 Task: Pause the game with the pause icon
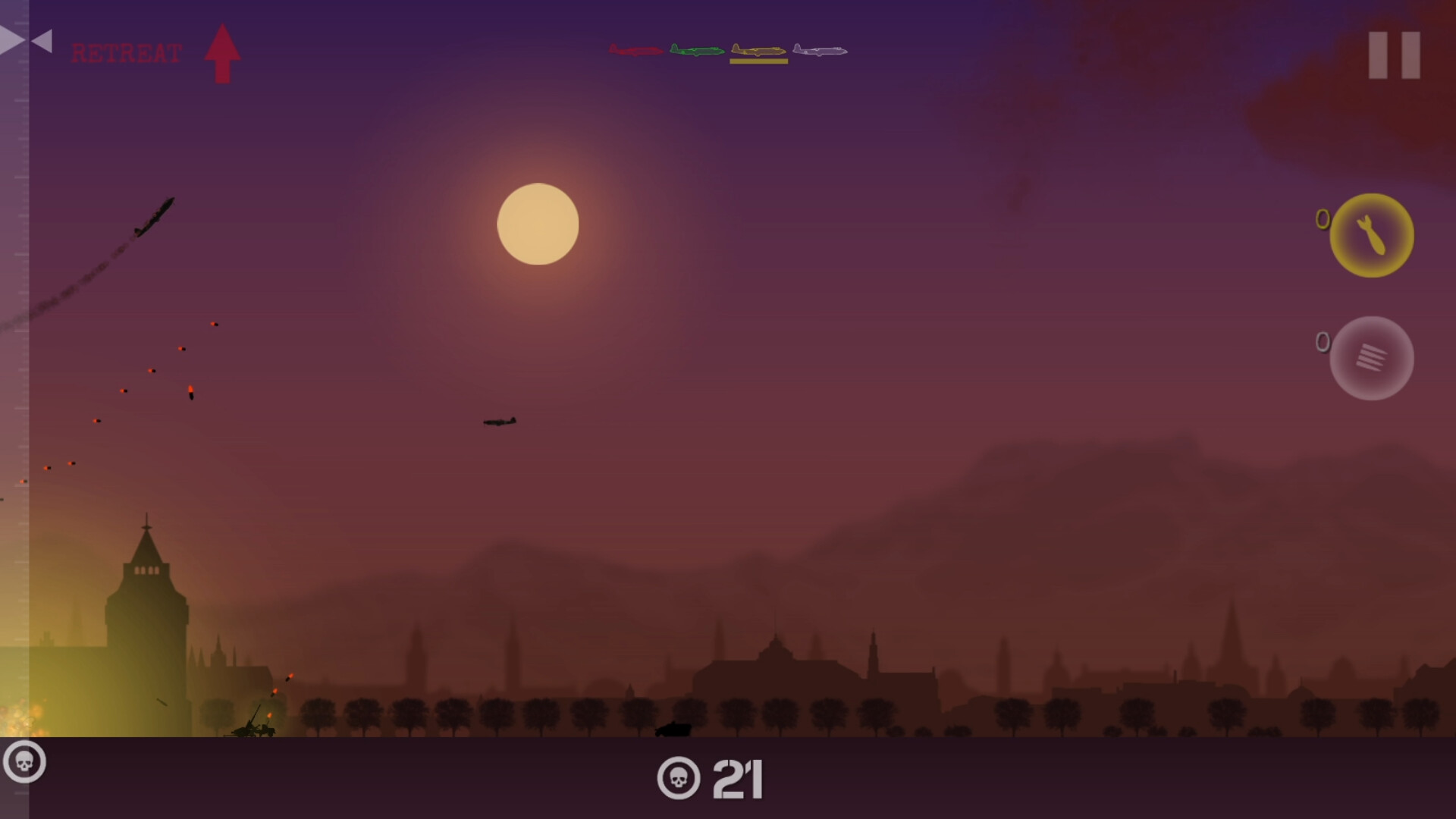point(1394,55)
